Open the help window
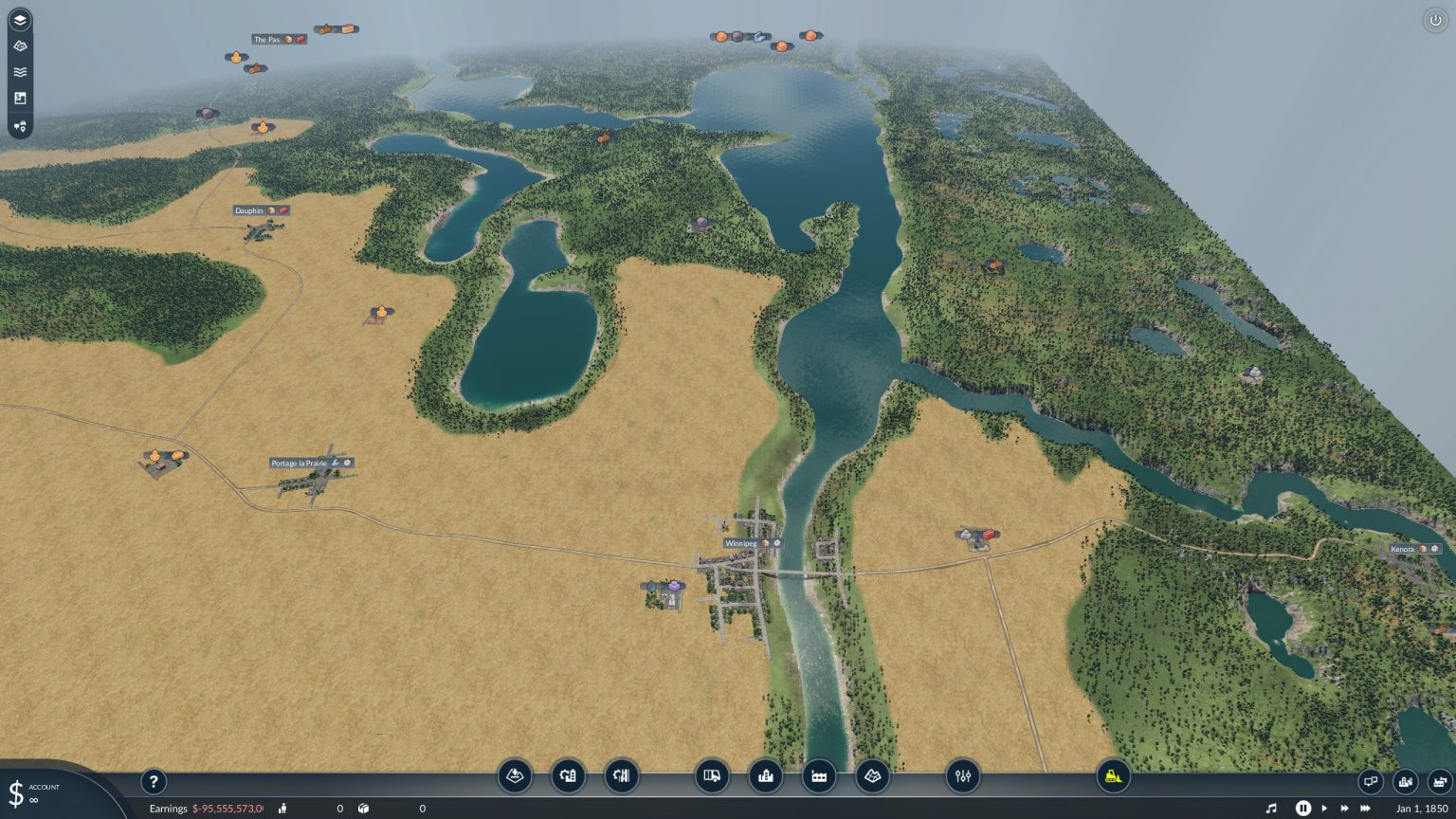The width and height of the screenshot is (1456, 819). [154, 782]
